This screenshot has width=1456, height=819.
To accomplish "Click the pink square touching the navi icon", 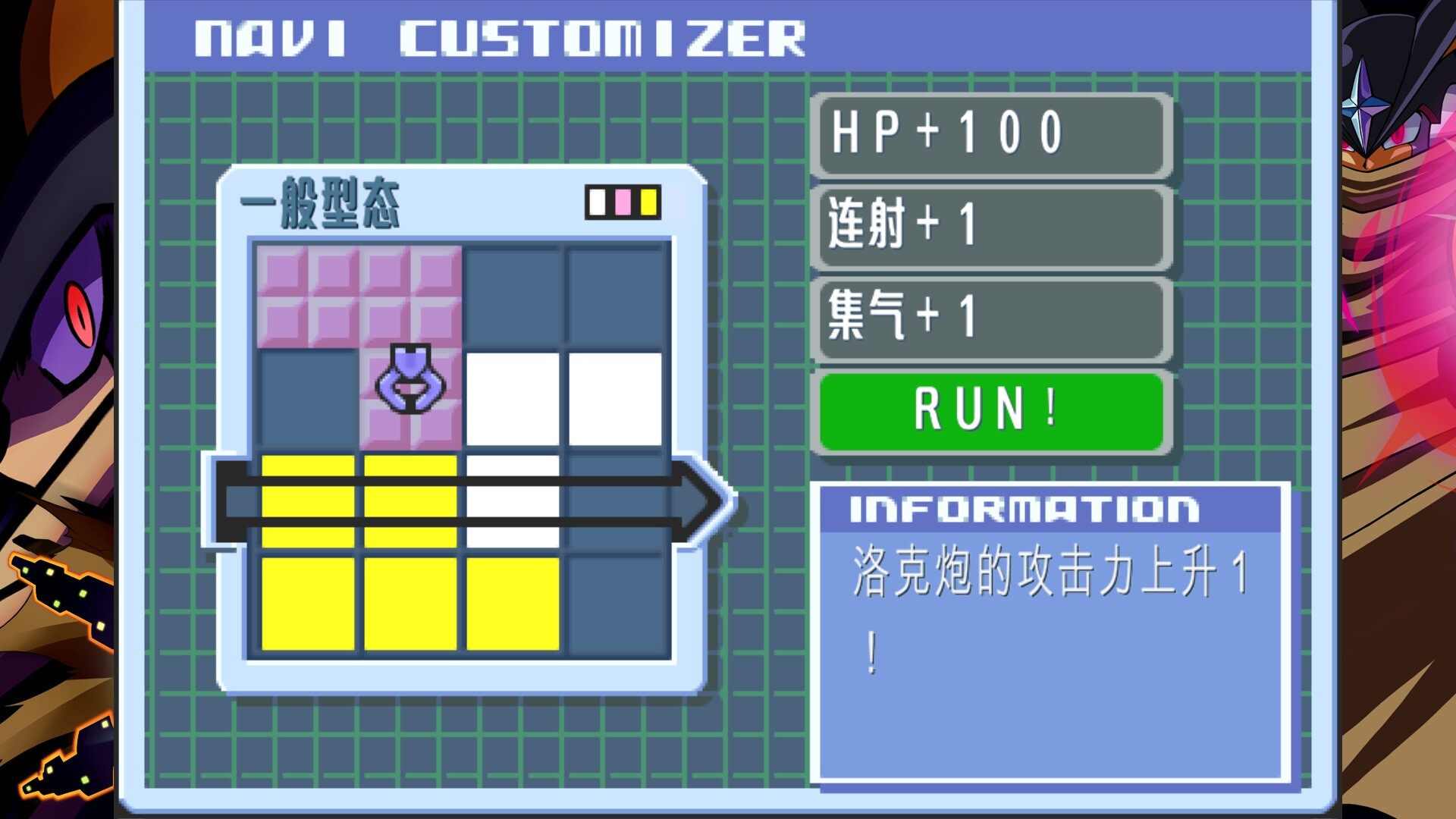I will tap(410, 432).
